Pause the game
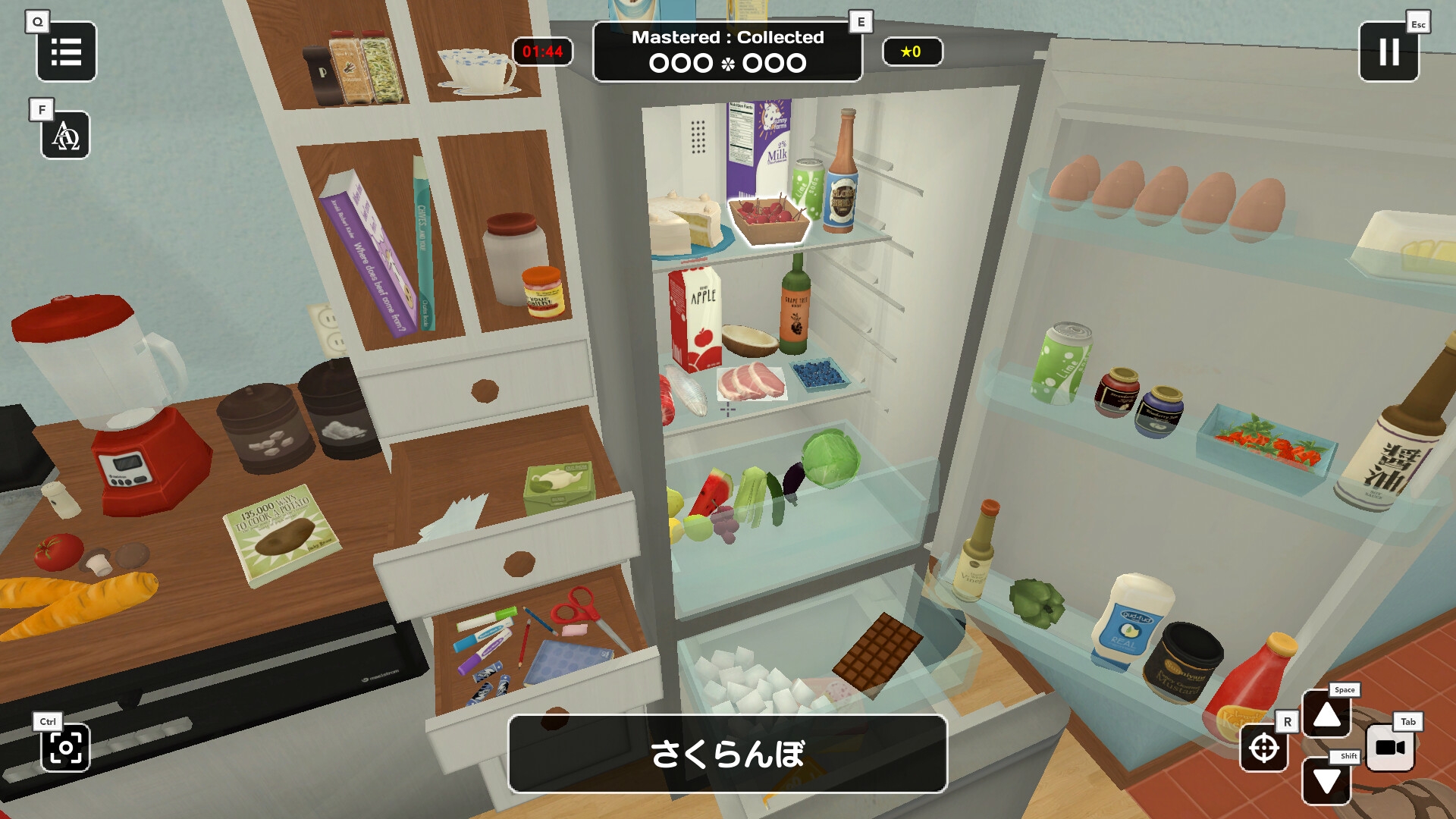Screen dimensions: 1456x819 click(1389, 52)
